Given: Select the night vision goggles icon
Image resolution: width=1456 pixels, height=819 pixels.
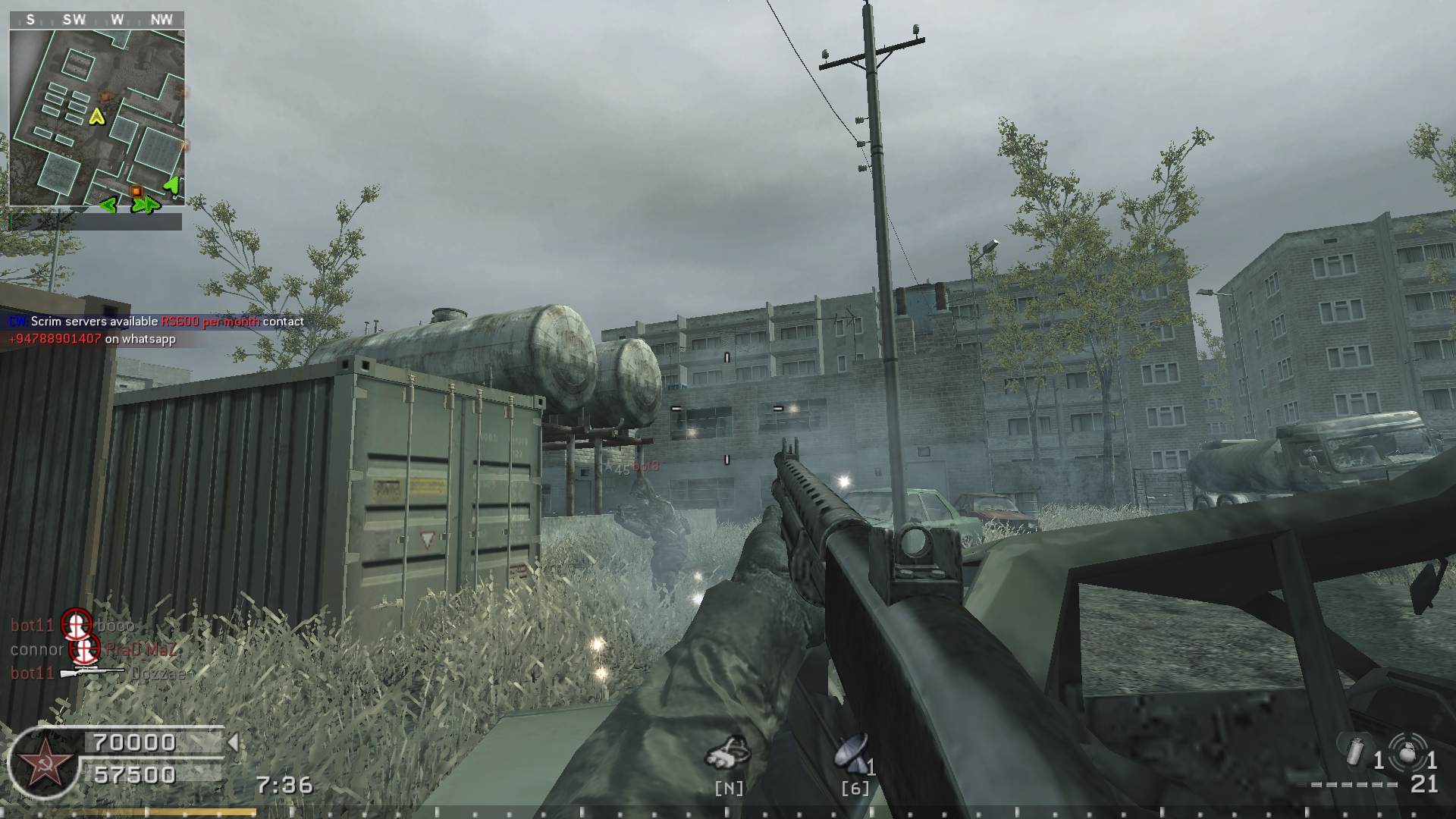Looking at the screenshot, I should (728, 752).
